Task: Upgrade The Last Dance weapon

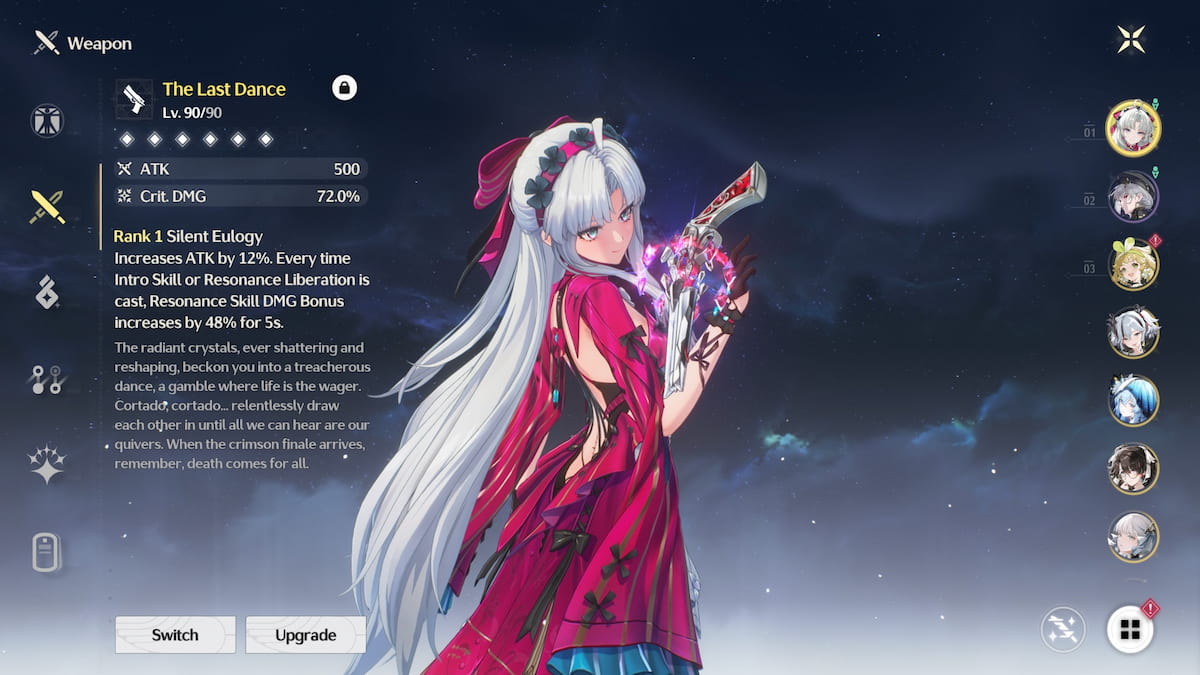Action: point(306,635)
